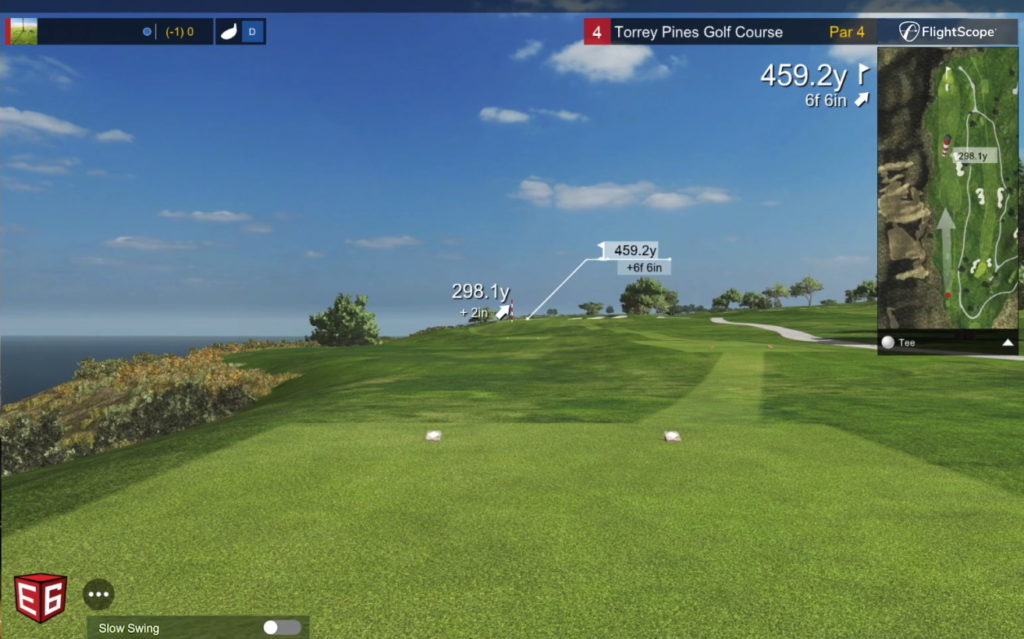The width and height of the screenshot is (1024, 639).
Task: Open the Tee lie selector bar
Action: click(x=940, y=343)
